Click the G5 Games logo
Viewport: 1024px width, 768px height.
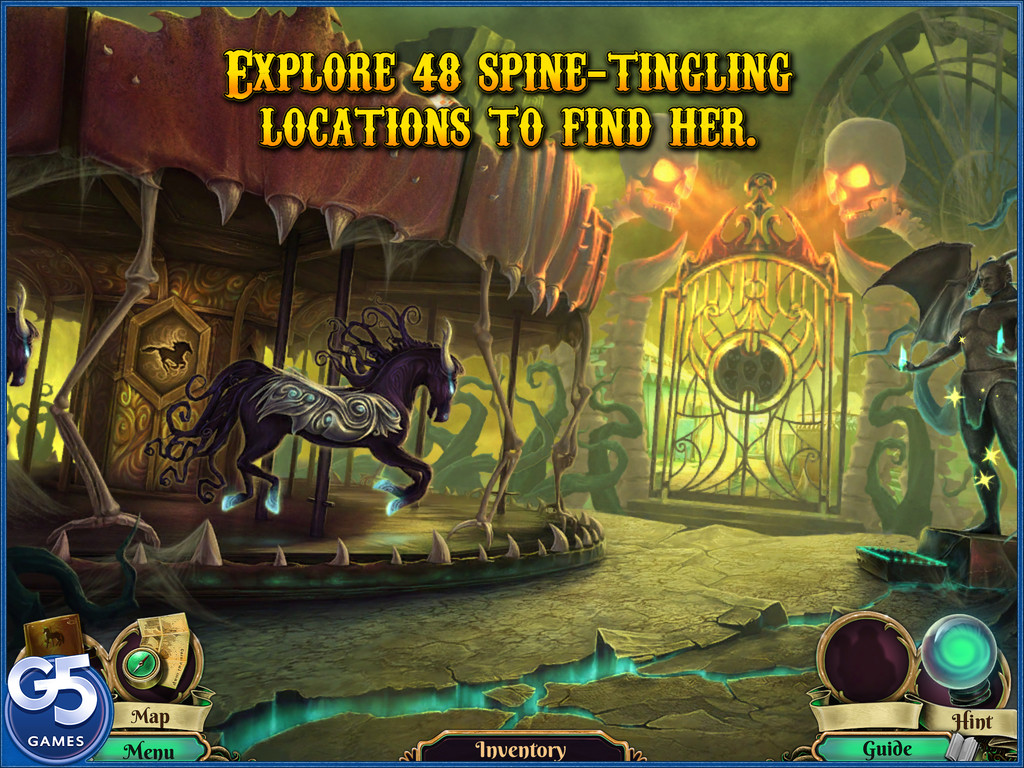pos(55,710)
